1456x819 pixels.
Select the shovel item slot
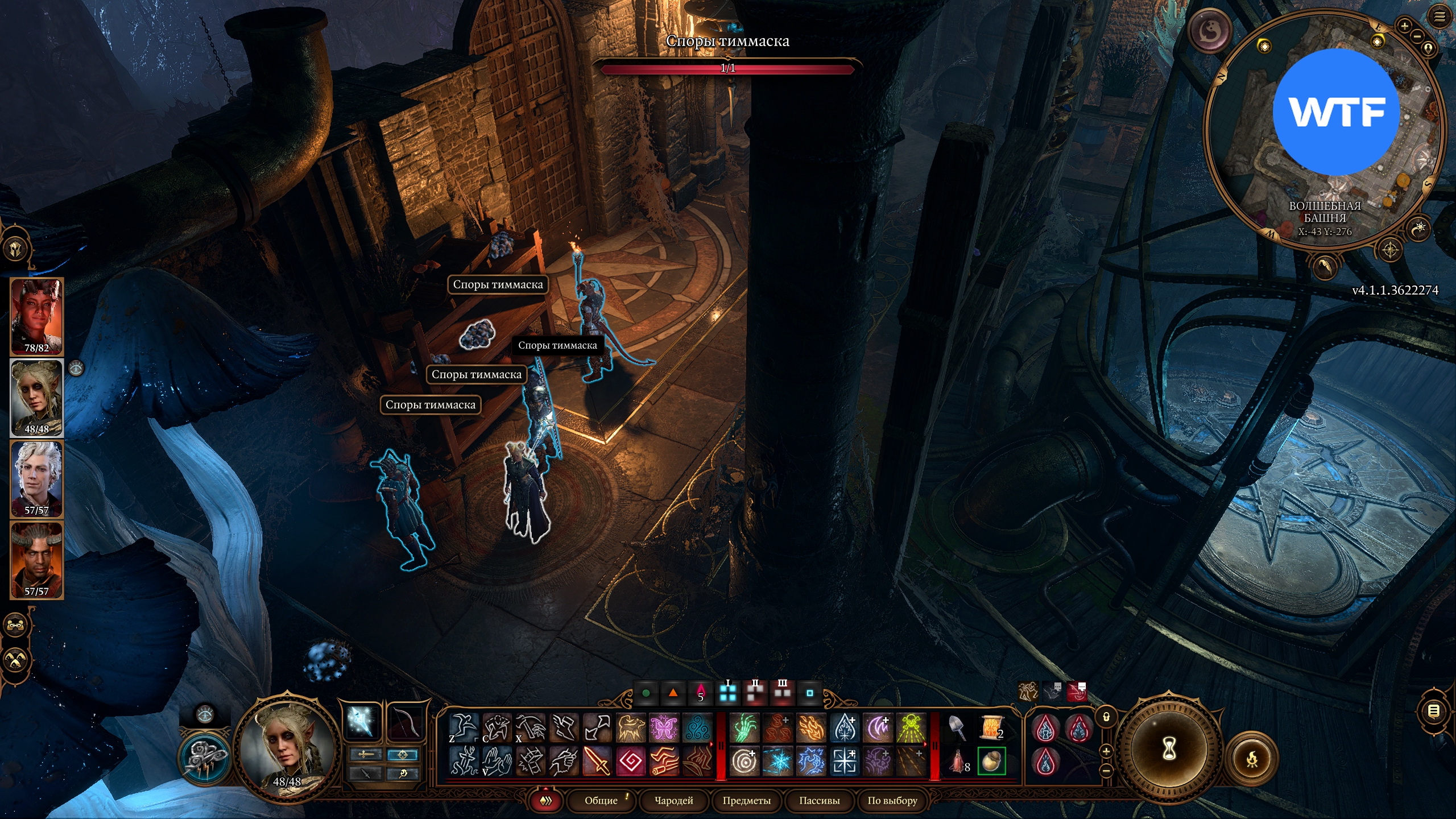958,727
